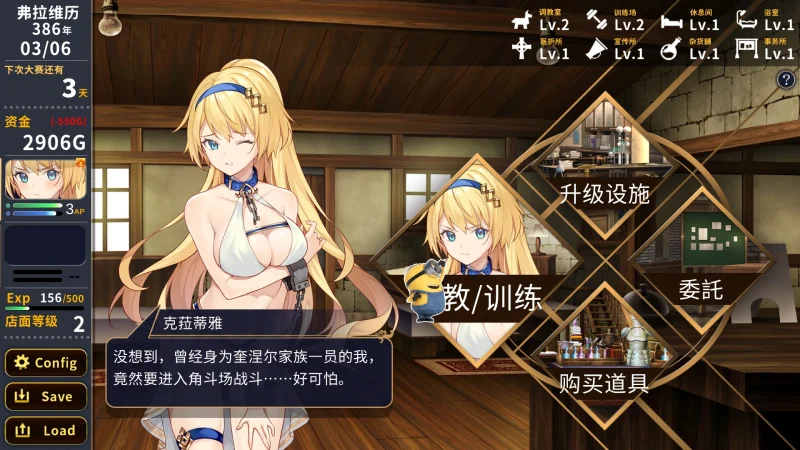Image resolution: width=800 pixels, height=450 pixels.
Task: Click the 医护所 cross facility icon
Action: (x=522, y=49)
